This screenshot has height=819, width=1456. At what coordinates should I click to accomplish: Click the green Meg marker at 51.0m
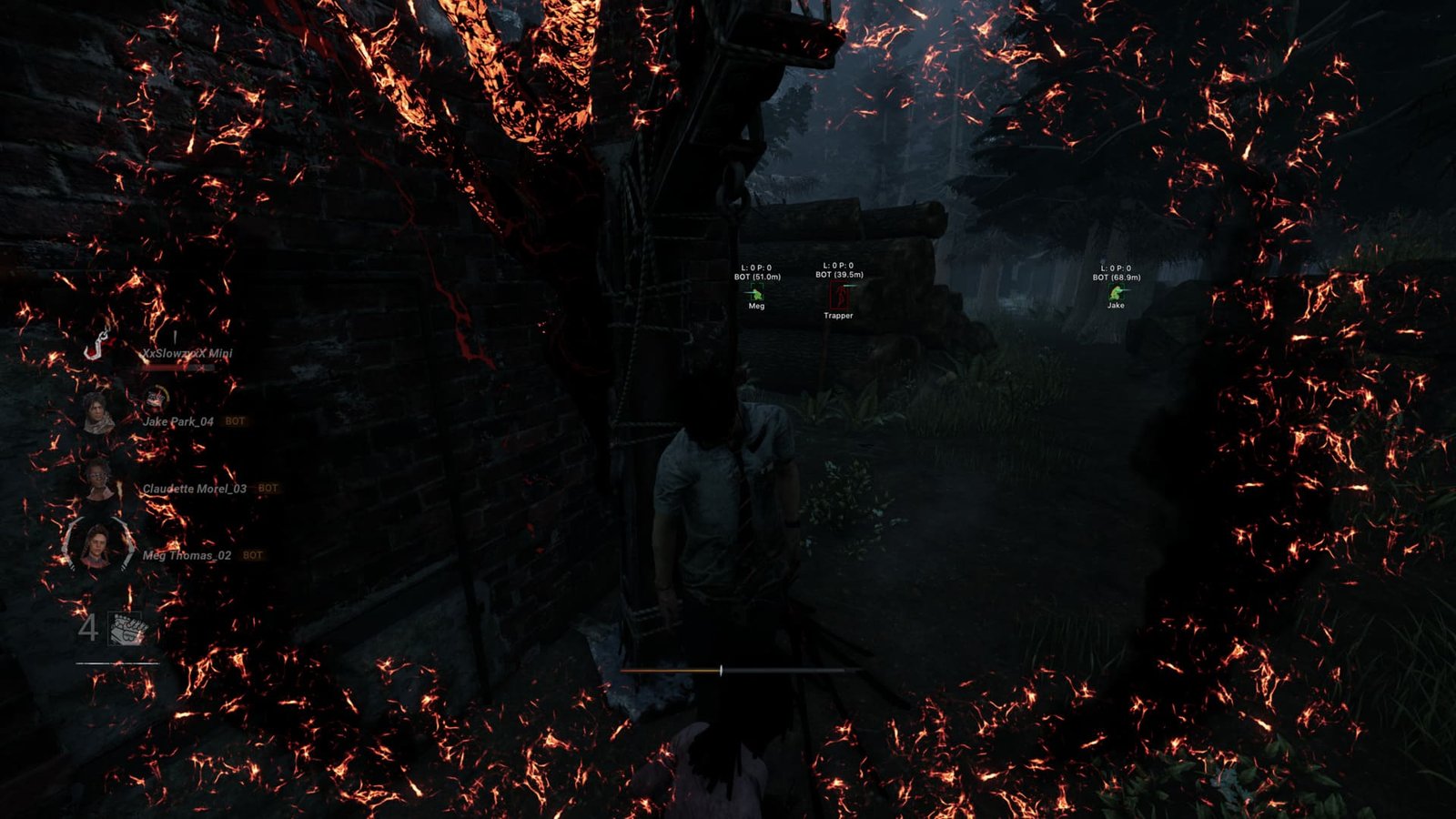tap(757, 295)
